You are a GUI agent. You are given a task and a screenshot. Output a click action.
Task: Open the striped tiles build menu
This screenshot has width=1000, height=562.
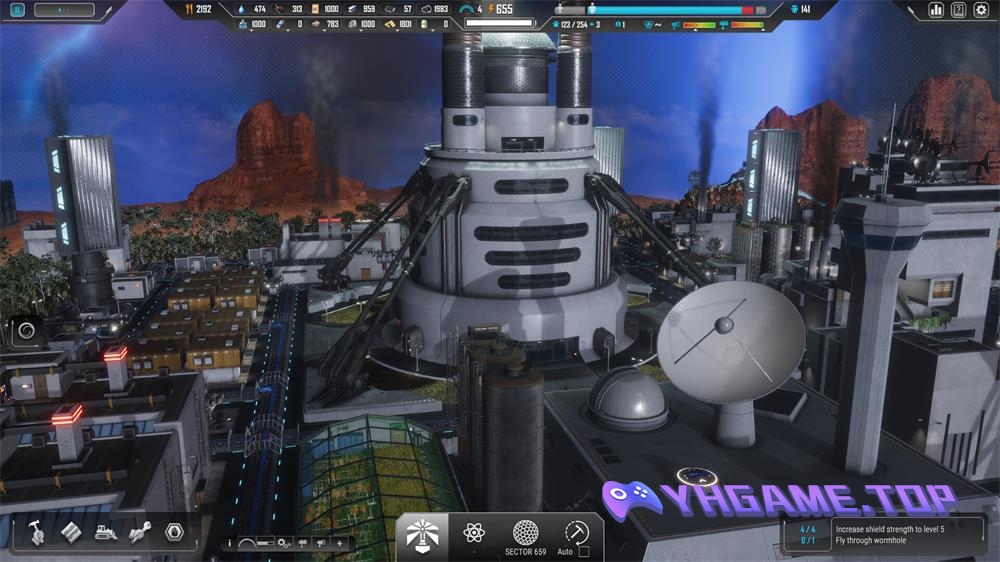coord(71,532)
